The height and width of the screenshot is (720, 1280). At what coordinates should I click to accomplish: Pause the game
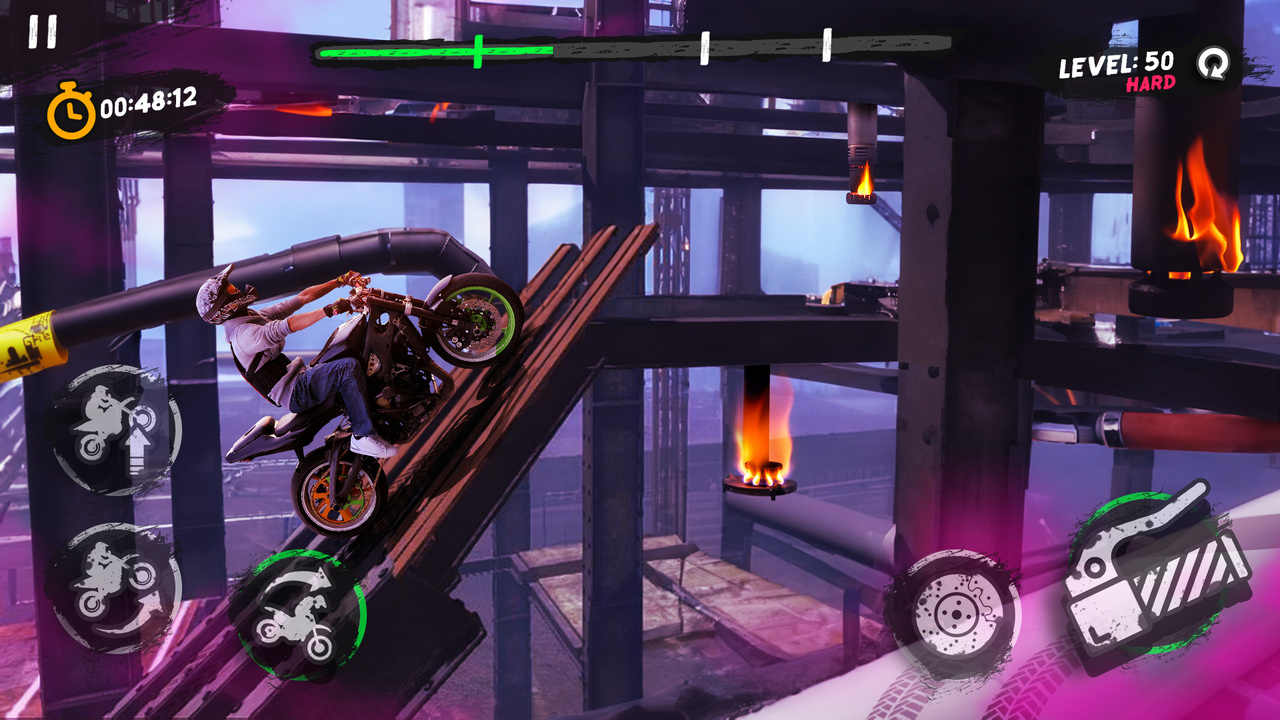point(42,31)
